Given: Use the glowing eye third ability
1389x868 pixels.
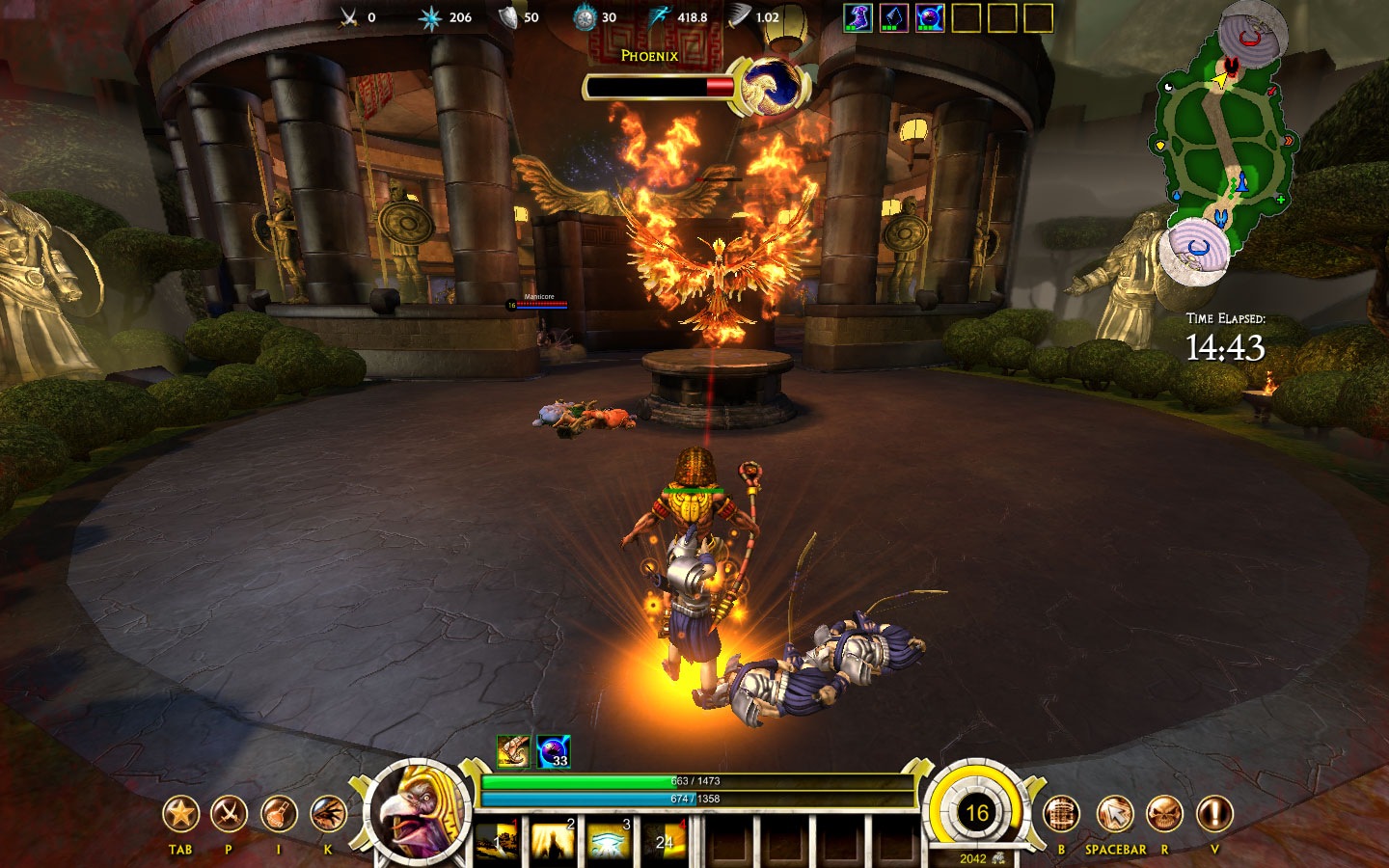Looking at the screenshot, I should coord(609,841).
